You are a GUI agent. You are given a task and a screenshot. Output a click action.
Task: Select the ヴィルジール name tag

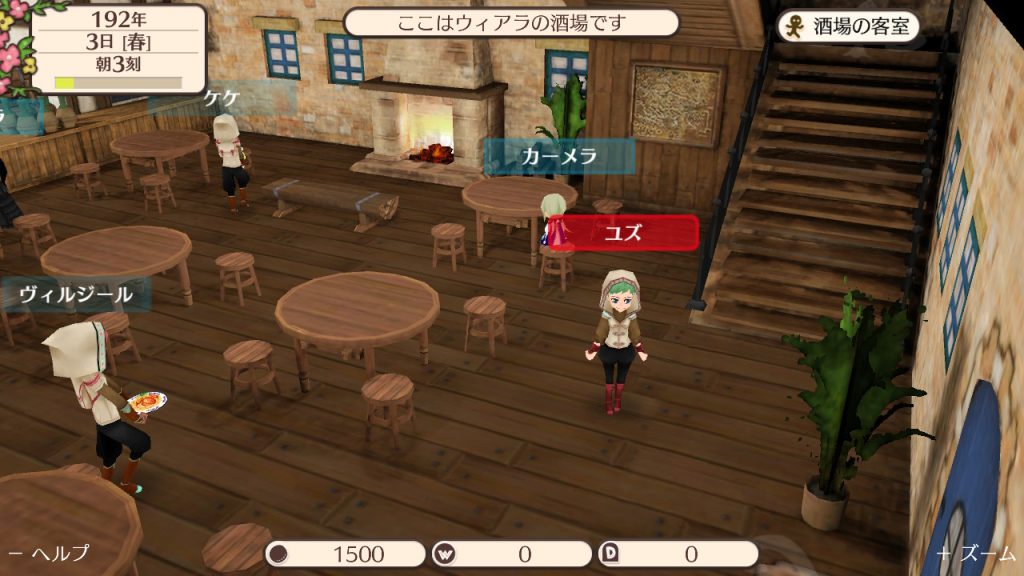76,294
